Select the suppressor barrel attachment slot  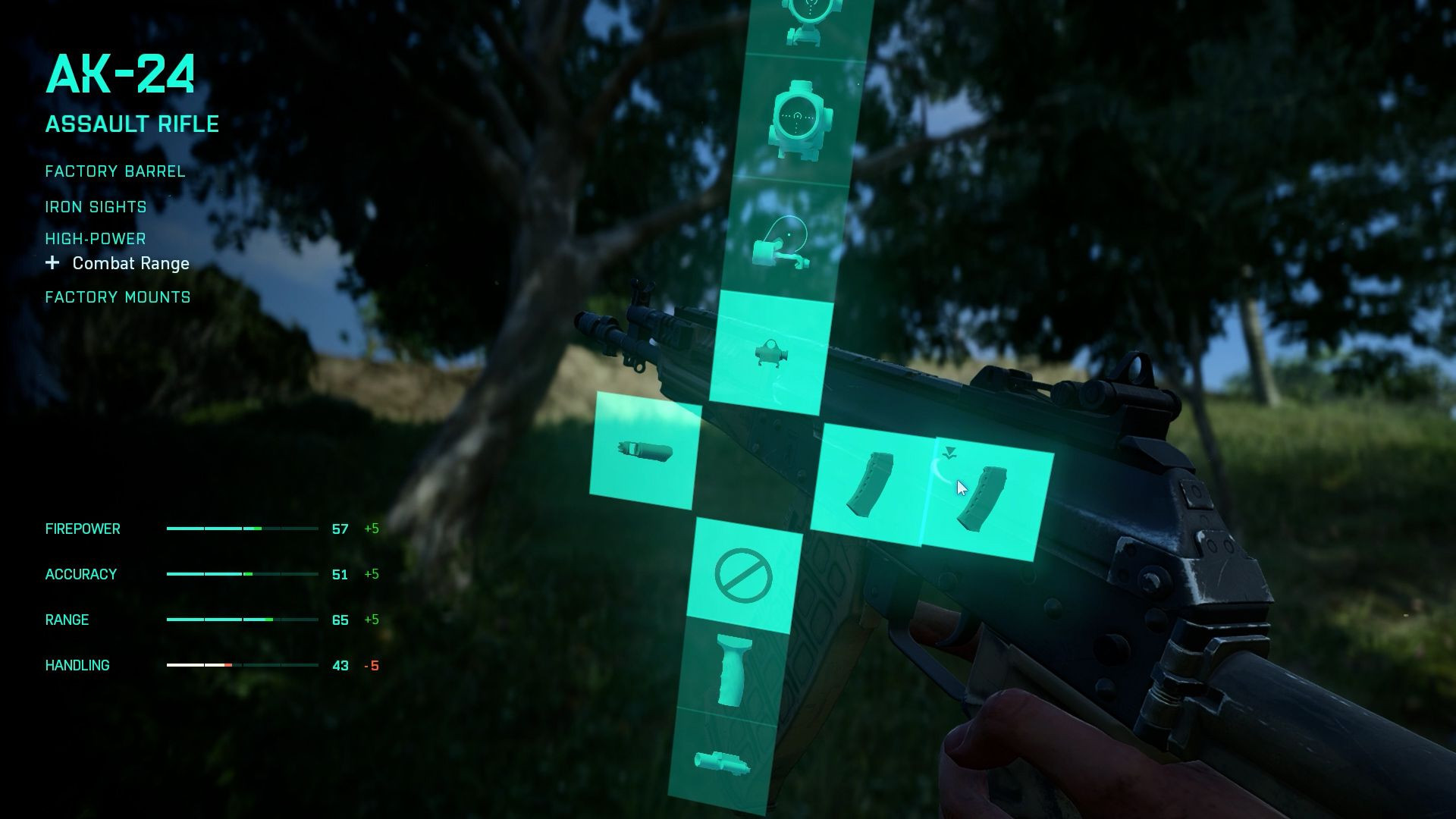pos(645,451)
